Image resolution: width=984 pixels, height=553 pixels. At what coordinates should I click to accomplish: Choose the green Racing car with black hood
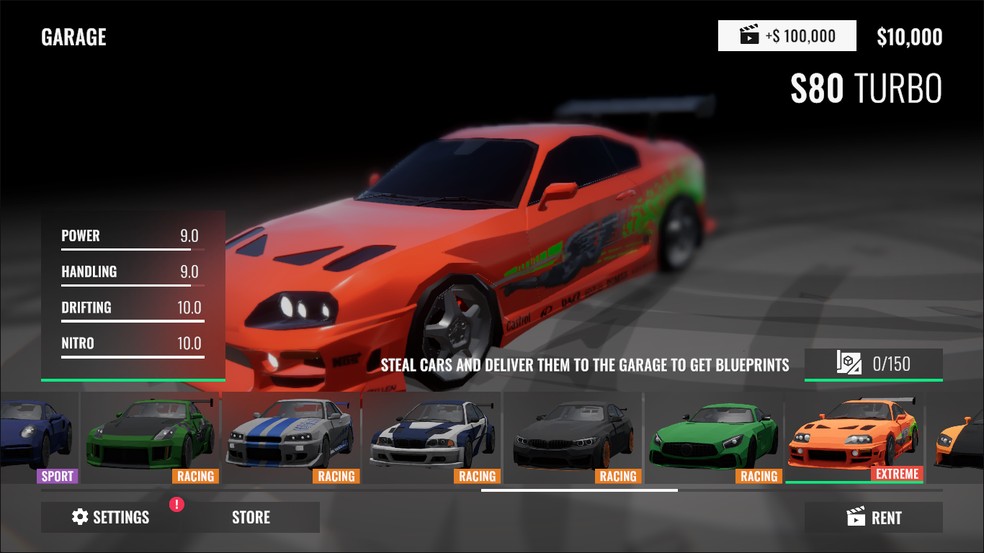tap(151, 437)
